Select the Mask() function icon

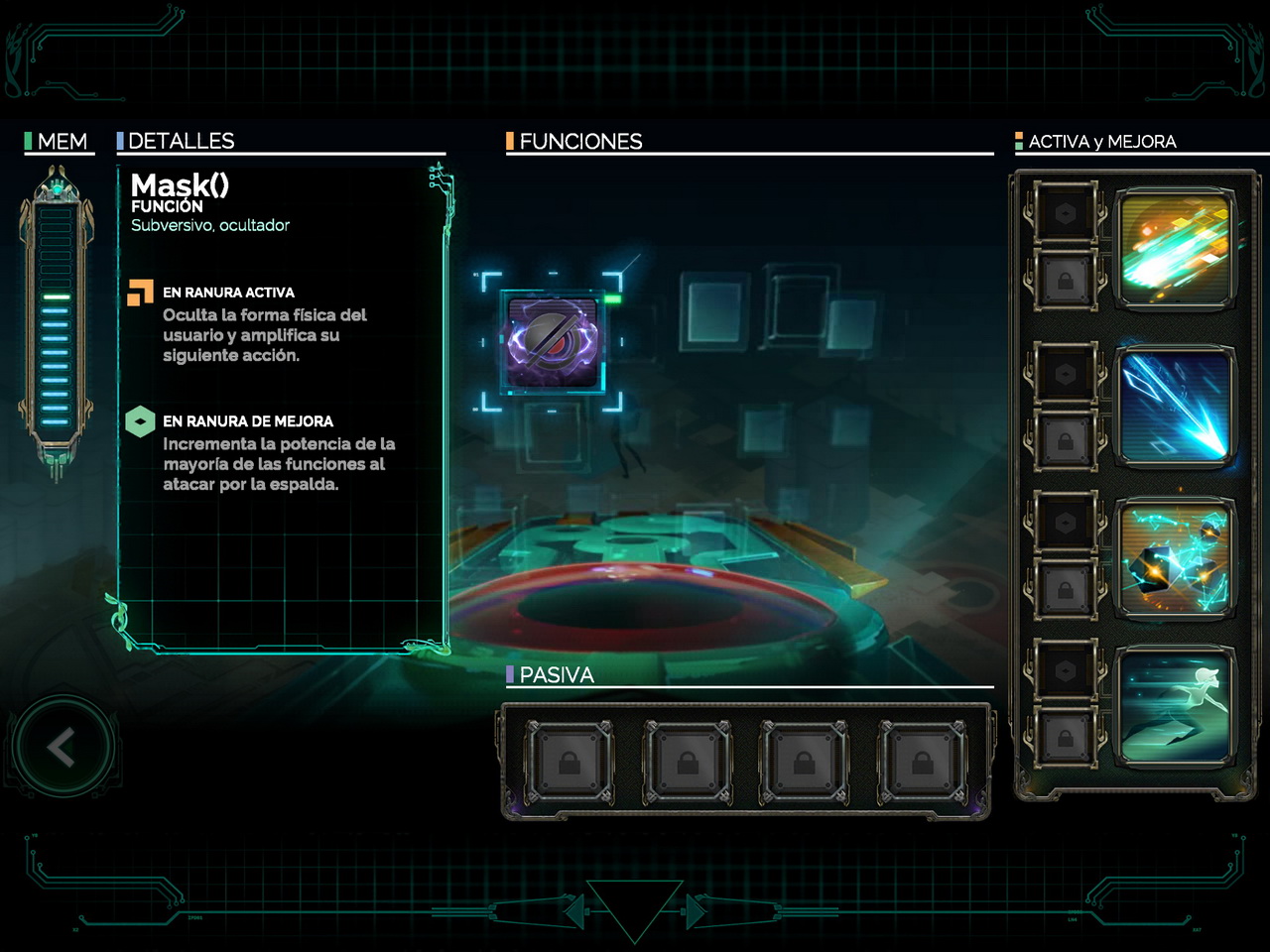[x=552, y=341]
